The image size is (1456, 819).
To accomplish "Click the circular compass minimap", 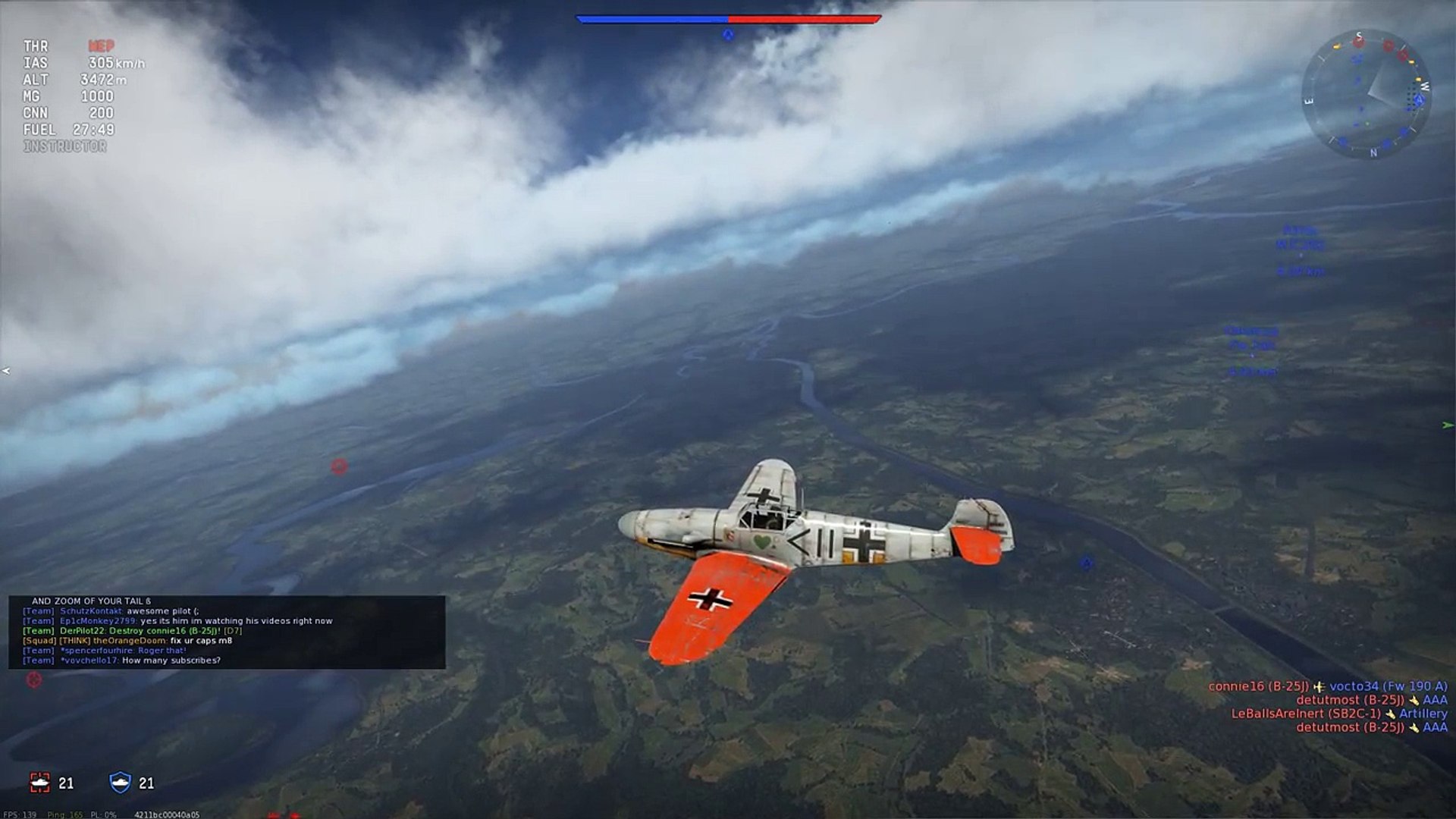I will 1366,94.
